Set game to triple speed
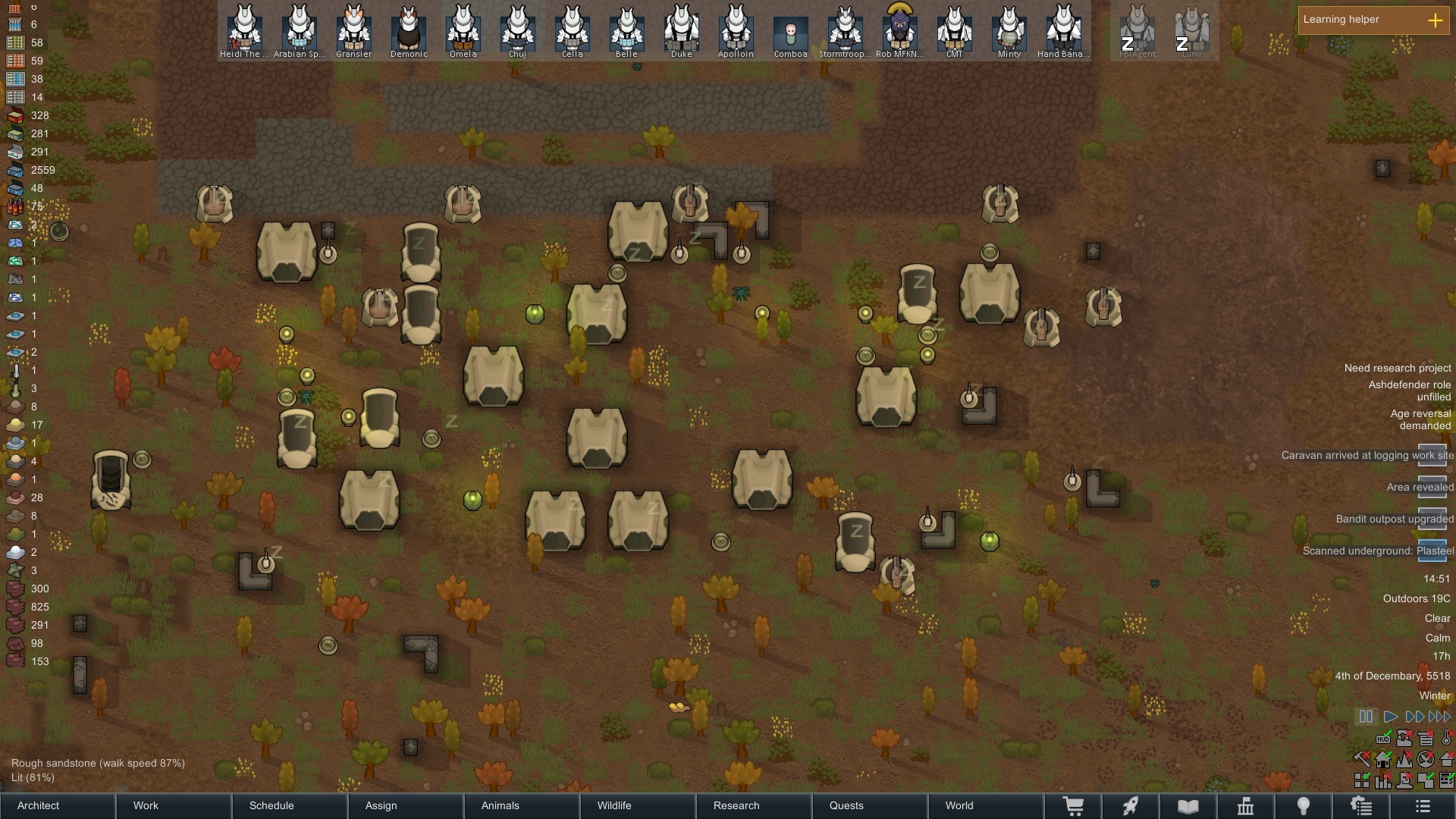Viewport: 1456px width, 819px height. coord(1437,717)
